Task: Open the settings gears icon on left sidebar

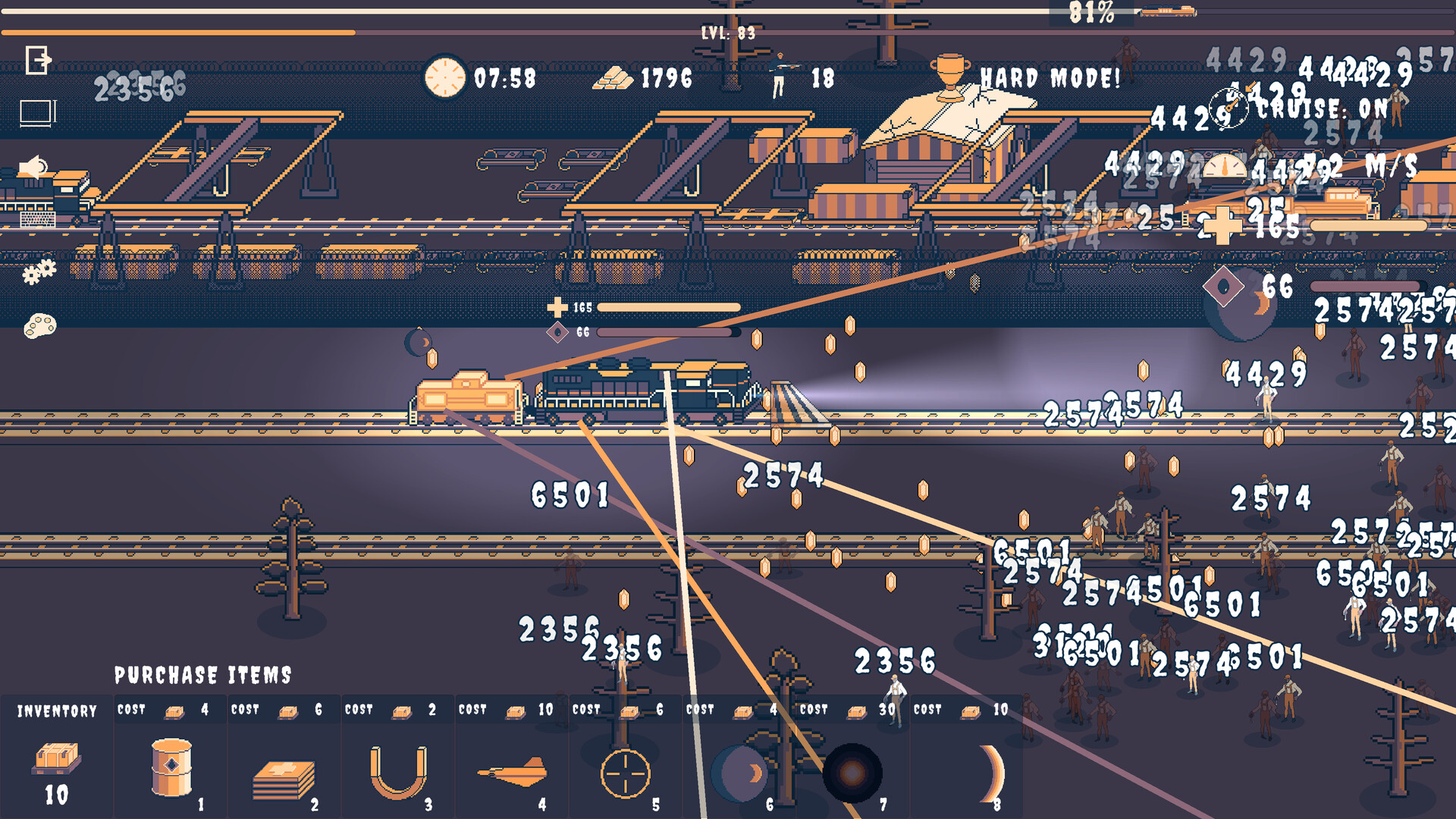Action: (39, 271)
